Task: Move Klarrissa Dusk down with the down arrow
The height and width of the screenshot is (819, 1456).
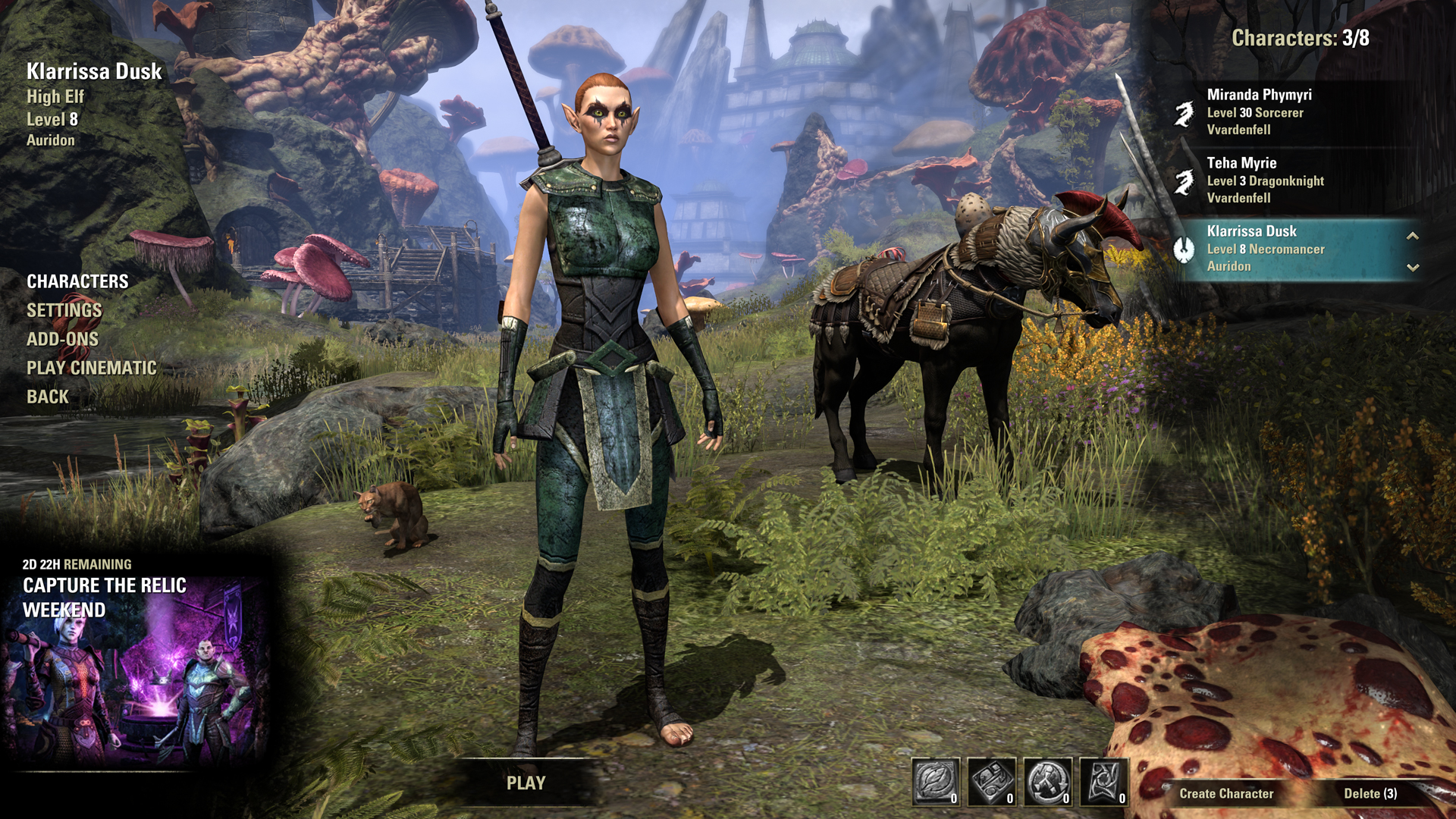Action: 1413,267
